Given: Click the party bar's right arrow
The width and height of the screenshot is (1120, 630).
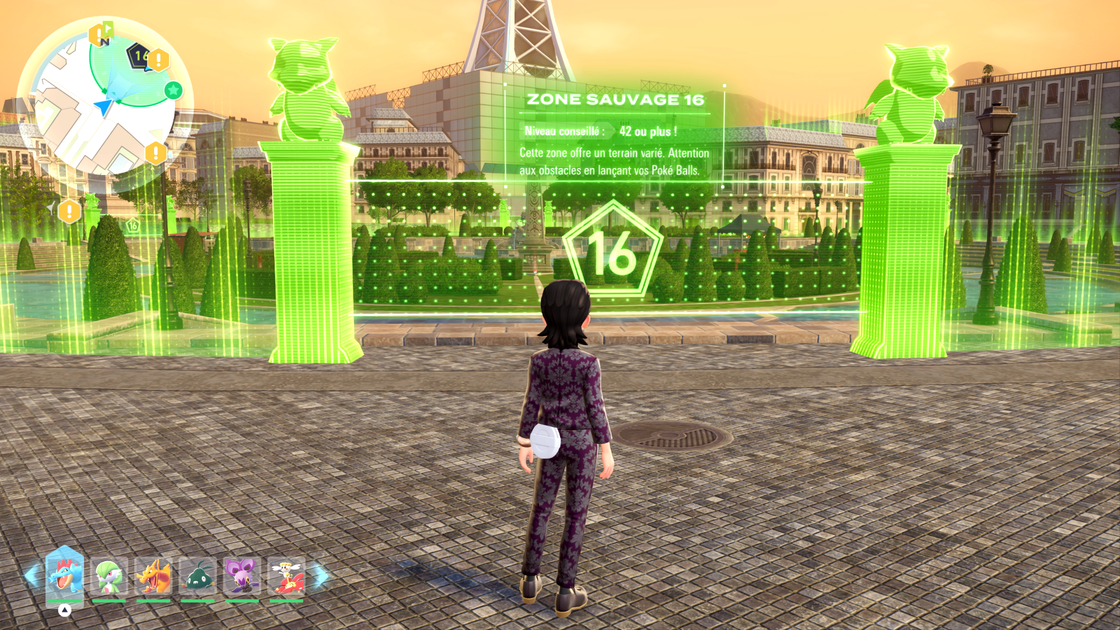Looking at the screenshot, I should (320, 576).
